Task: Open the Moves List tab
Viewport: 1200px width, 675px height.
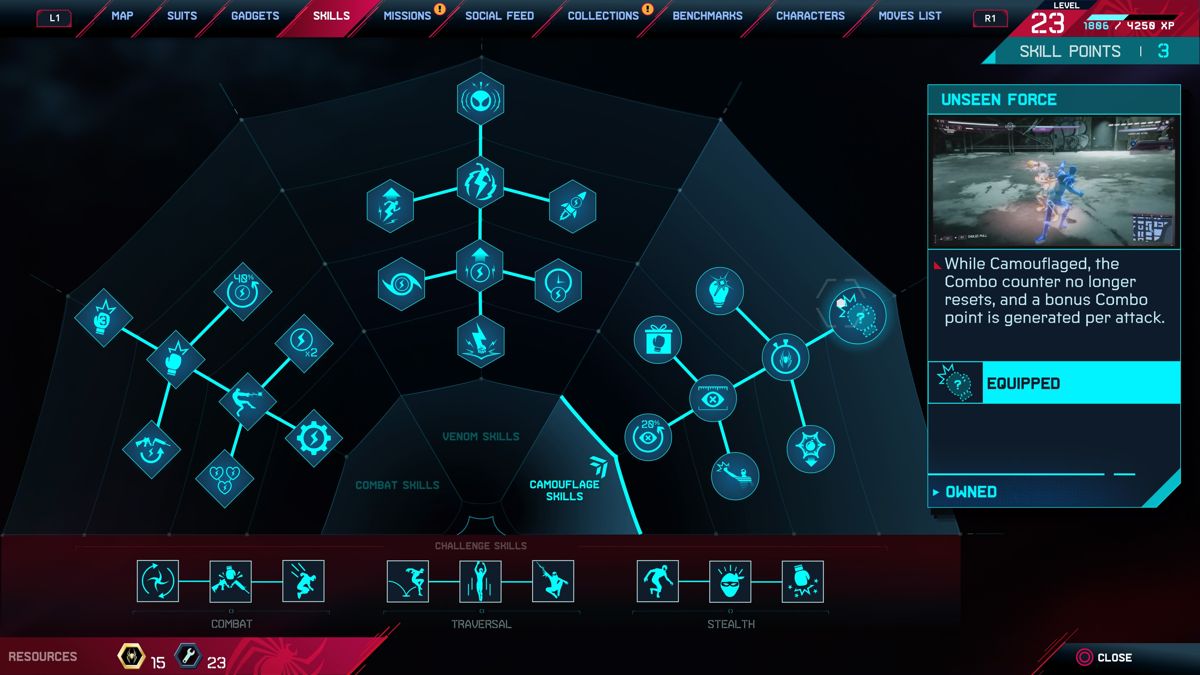Action: tap(910, 16)
